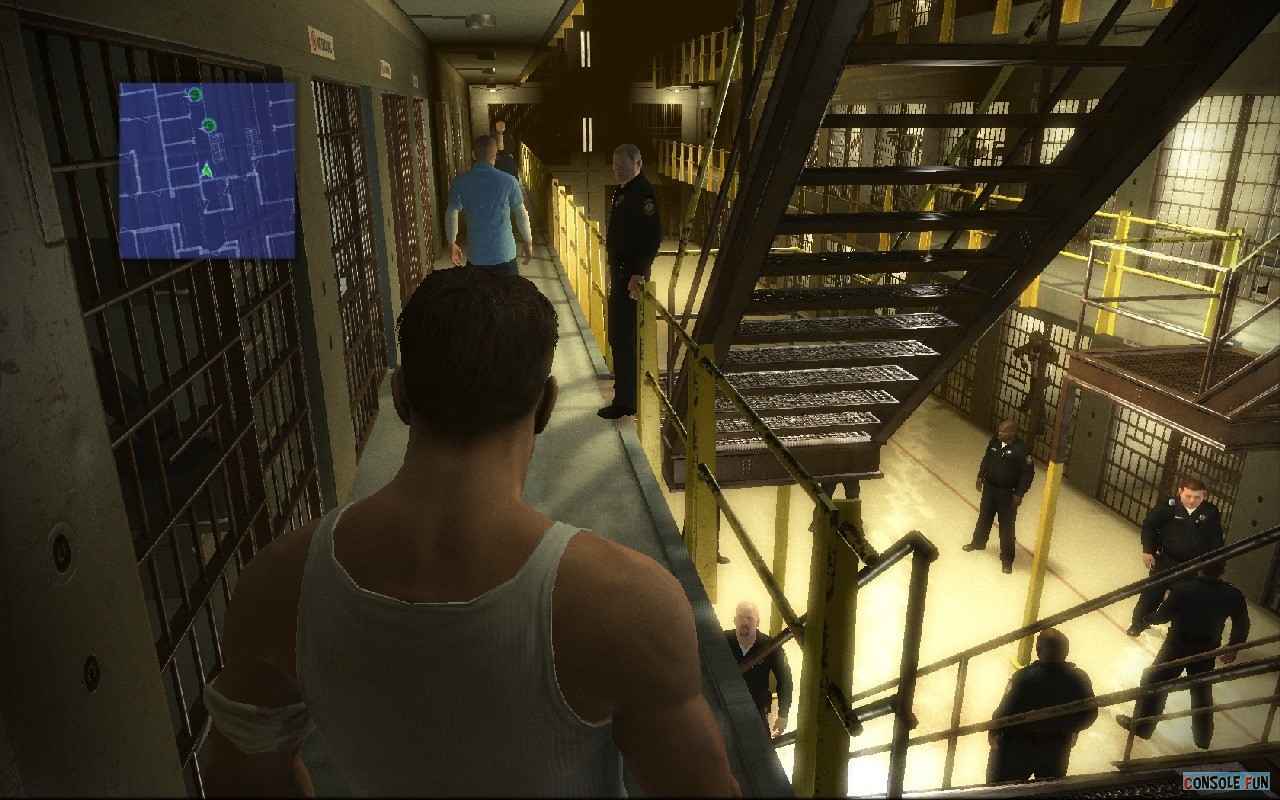1280x800 pixels.
Task: Select the upper green objective marker on the minimap
Action: click(x=194, y=94)
